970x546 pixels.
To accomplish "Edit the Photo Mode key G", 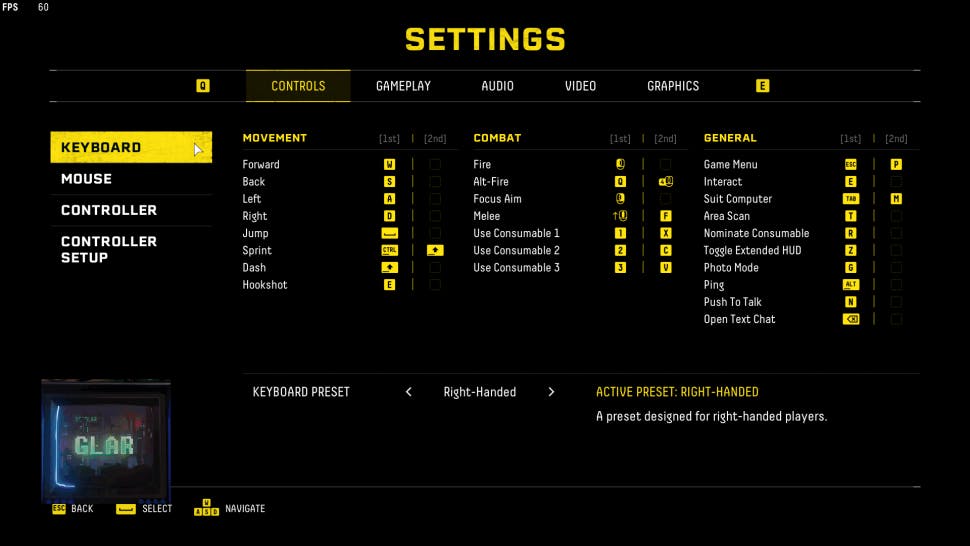I will [x=851, y=267].
